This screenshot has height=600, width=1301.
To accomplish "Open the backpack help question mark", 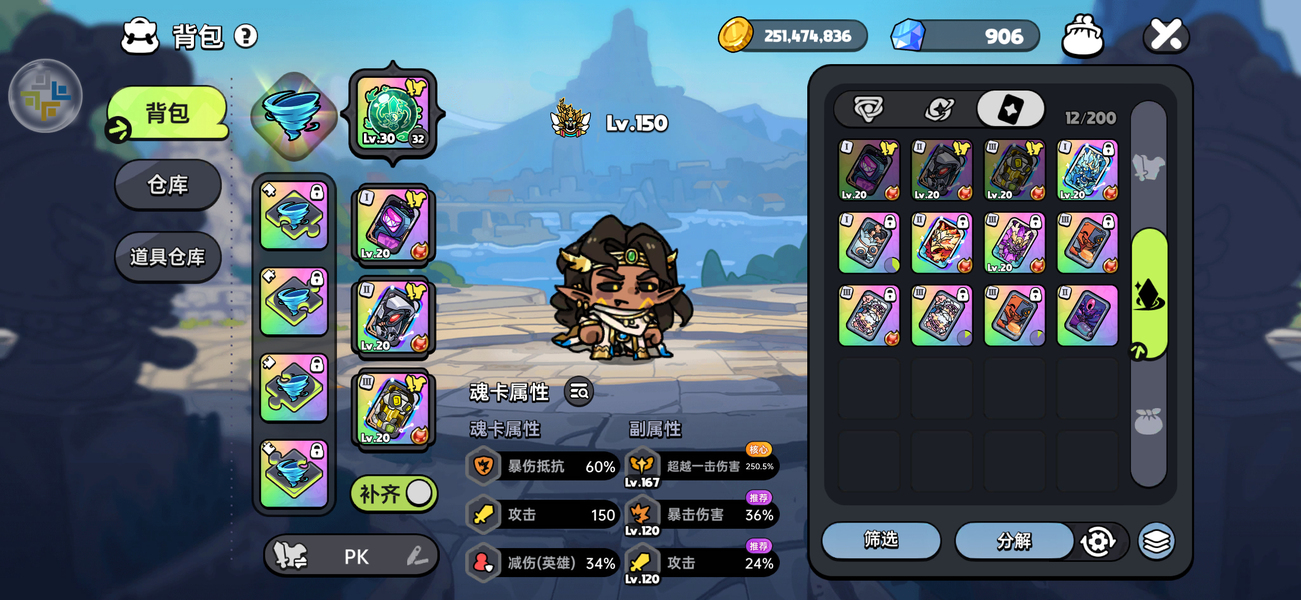I will point(246,37).
